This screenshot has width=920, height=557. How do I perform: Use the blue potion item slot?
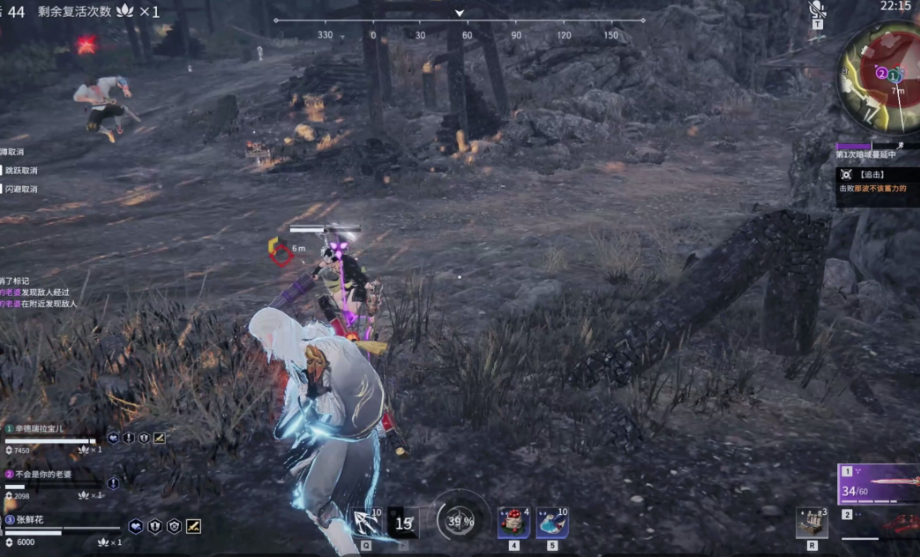pos(552,522)
